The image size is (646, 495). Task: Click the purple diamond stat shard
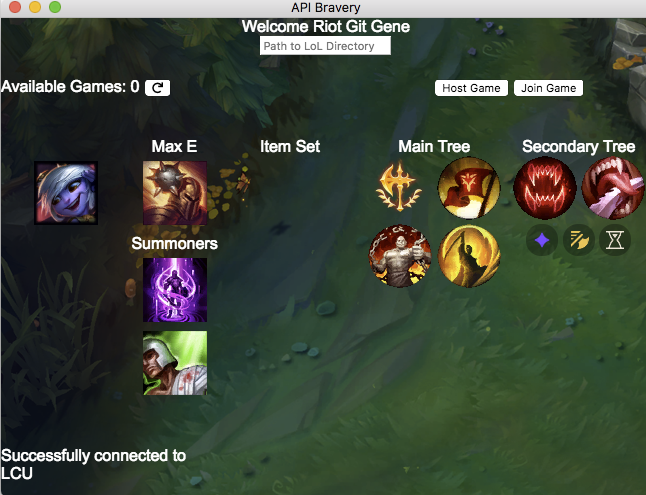click(542, 240)
